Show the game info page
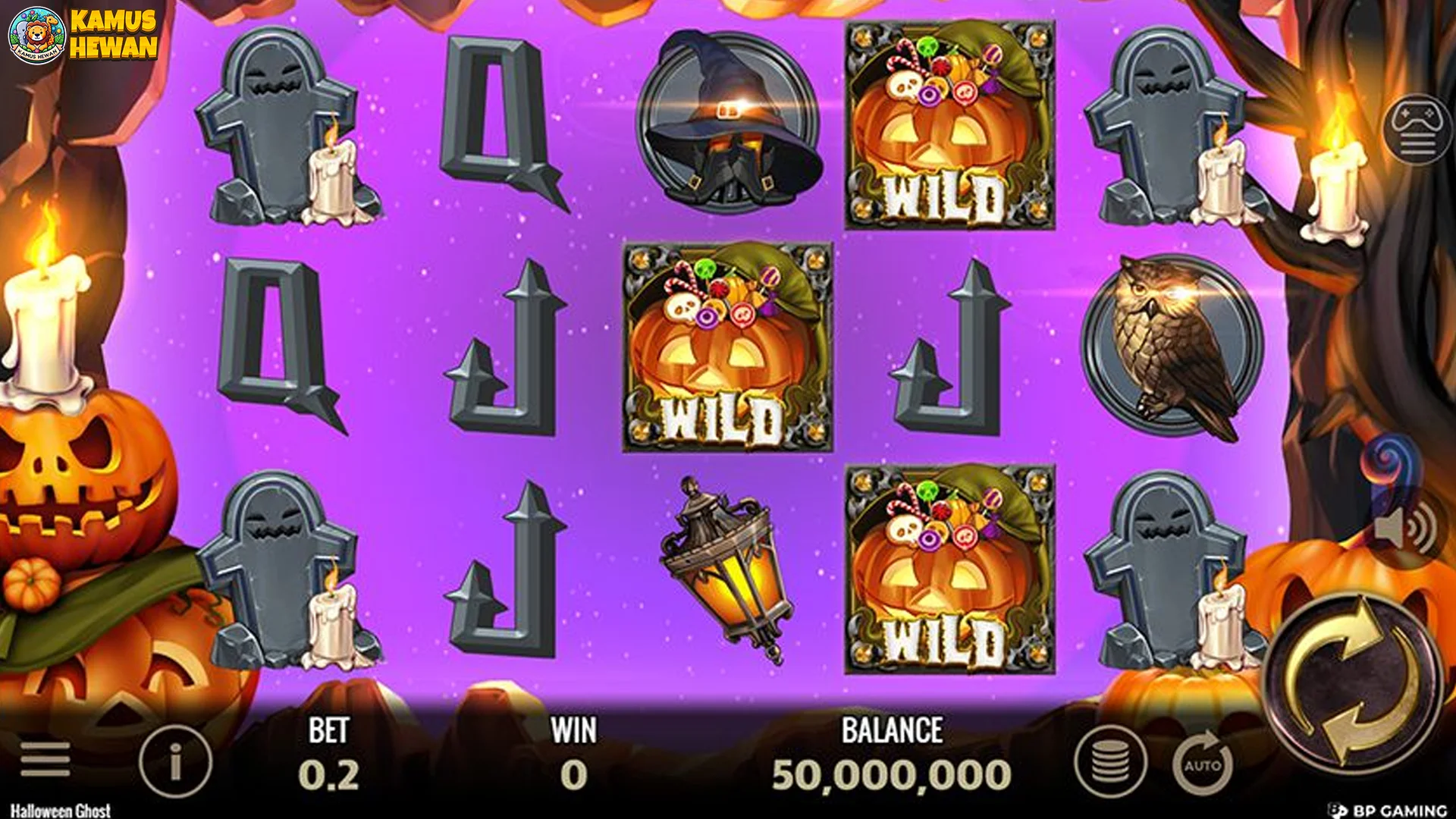Viewport: 1456px width, 819px height. pos(175,761)
